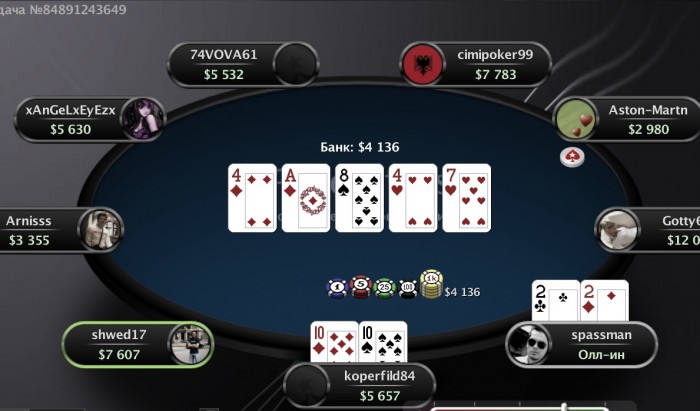Open Arnisss player seat info
The width and height of the screenshot is (700, 411).
pyautogui.click(x=45, y=230)
